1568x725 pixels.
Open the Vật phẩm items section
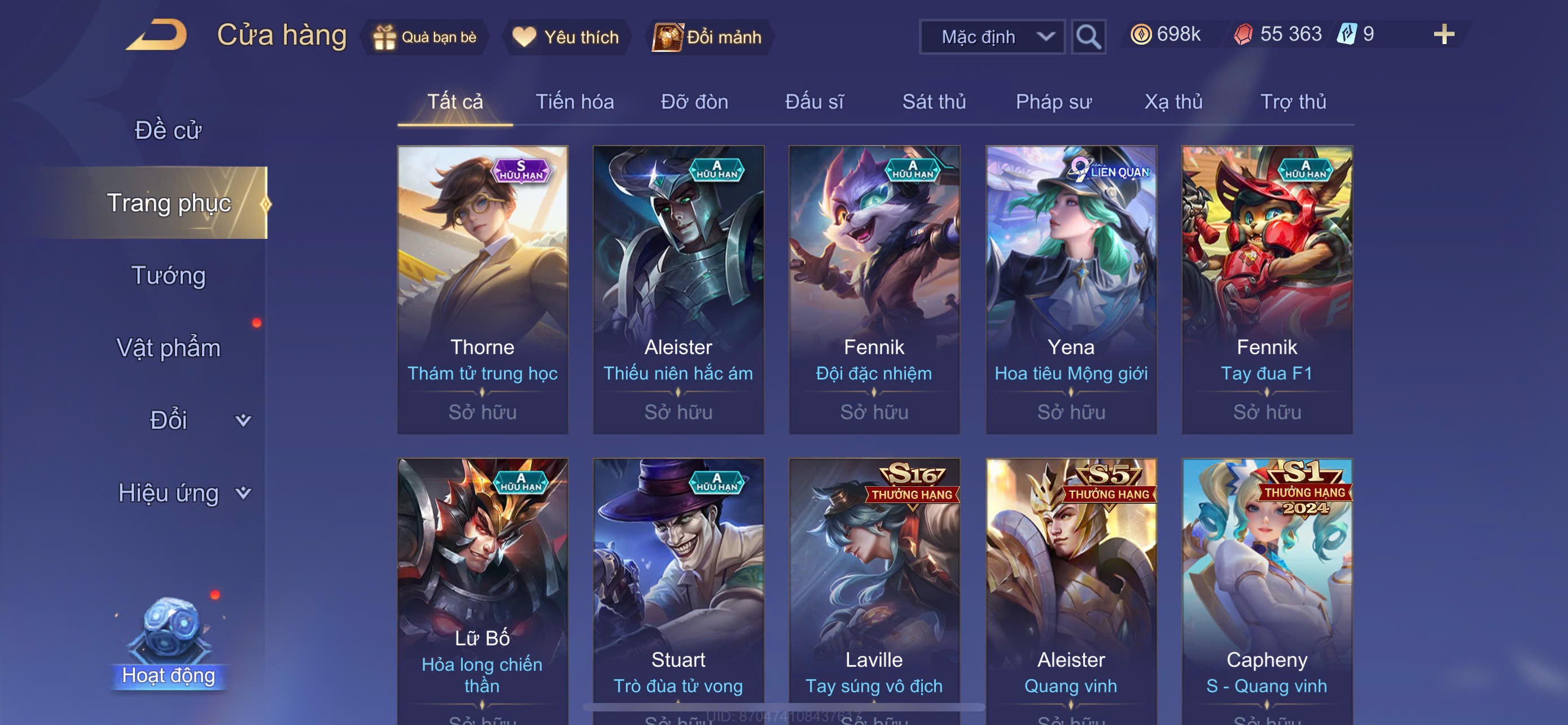pyautogui.click(x=169, y=348)
